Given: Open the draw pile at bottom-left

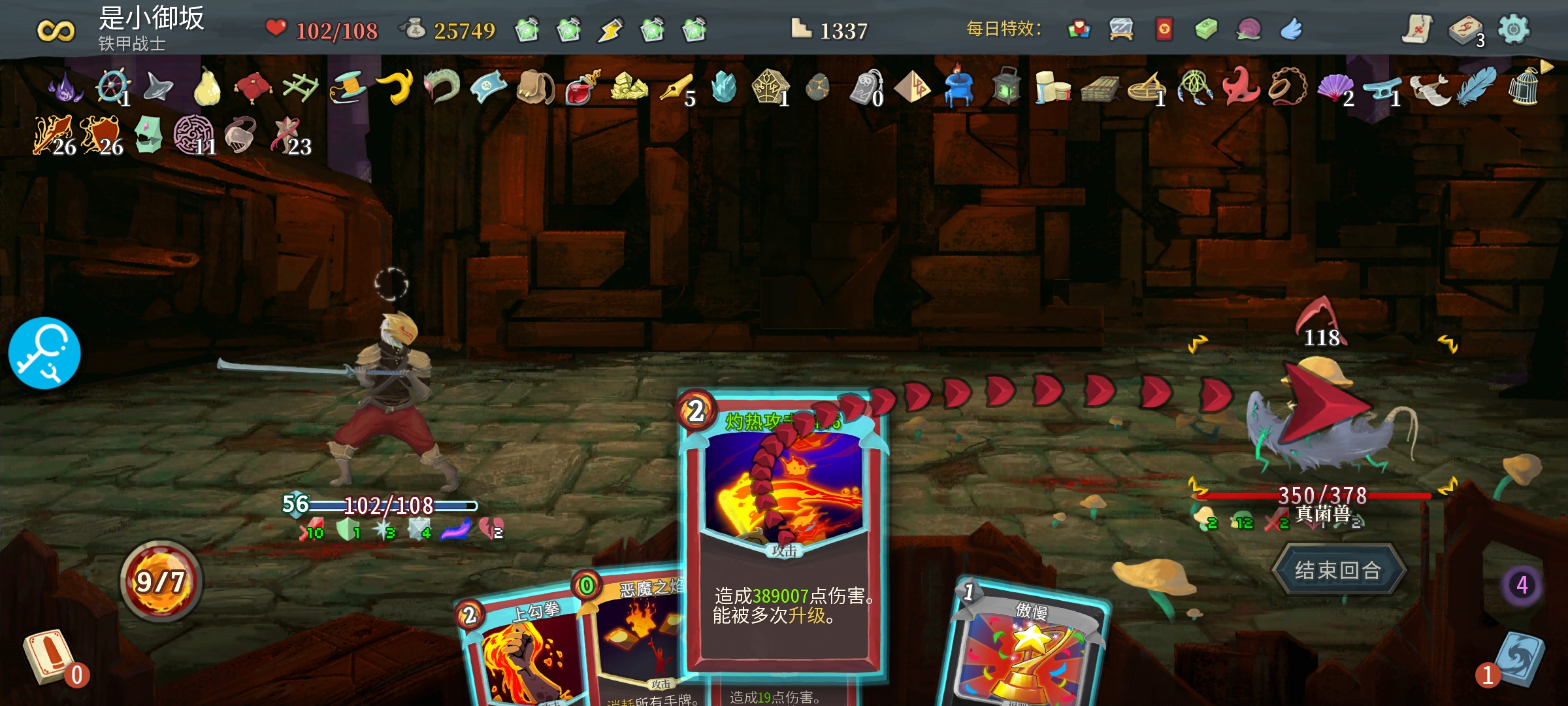Looking at the screenshot, I should pyautogui.click(x=47, y=657).
